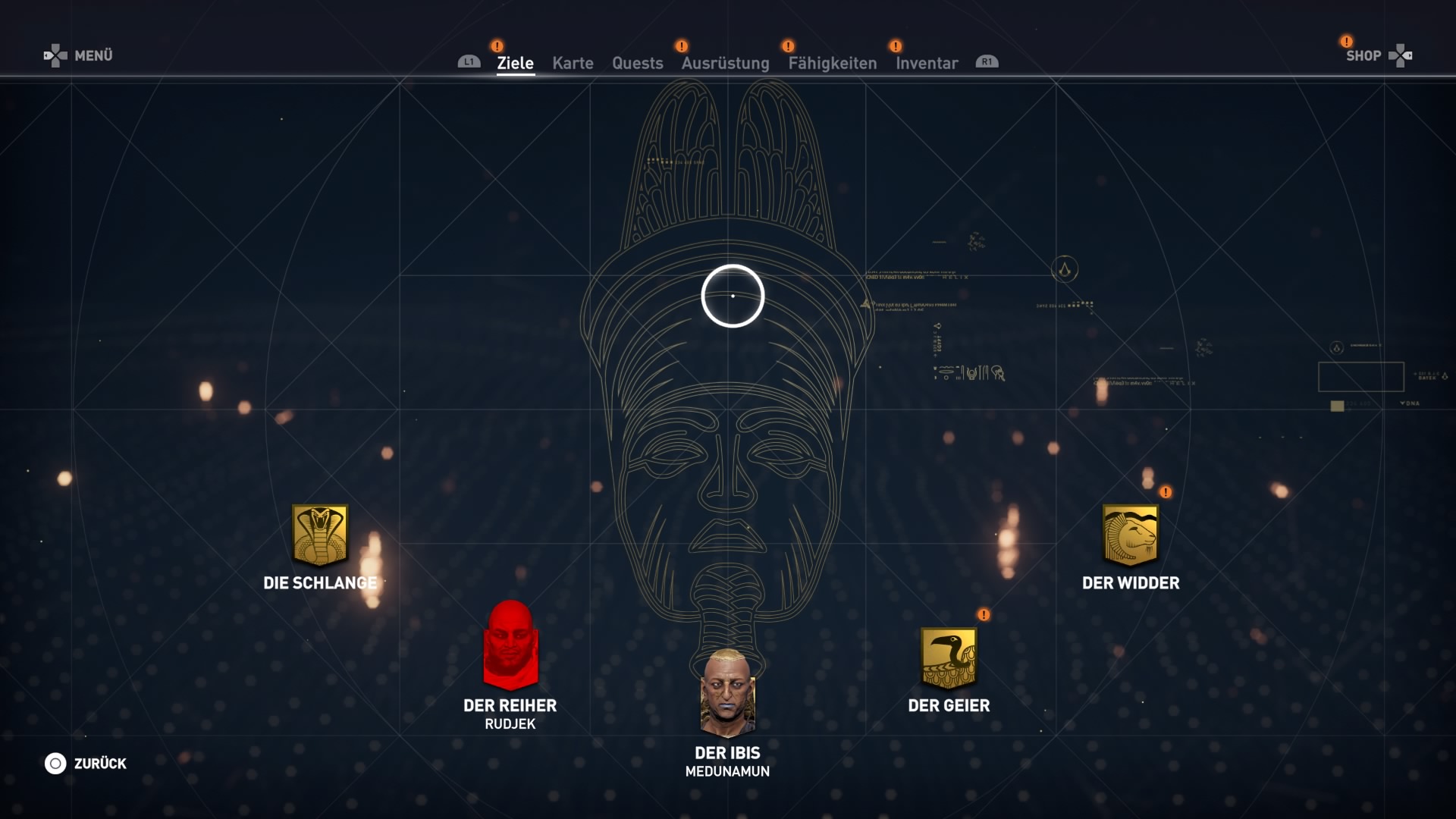Image resolution: width=1456 pixels, height=819 pixels.
Task: Choose the Der Ibis Medunamun portrait
Action: coord(727,692)
